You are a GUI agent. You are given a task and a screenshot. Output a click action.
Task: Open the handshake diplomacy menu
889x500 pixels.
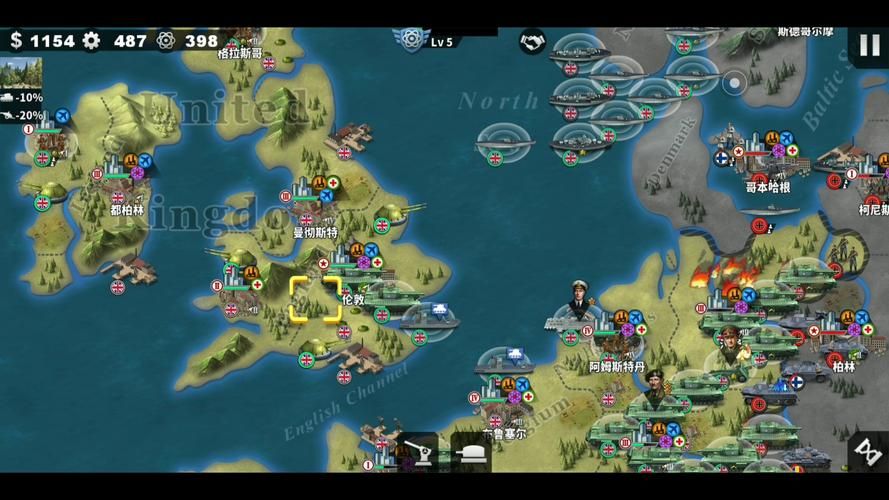pyautogui.click(x=532, y=42)
